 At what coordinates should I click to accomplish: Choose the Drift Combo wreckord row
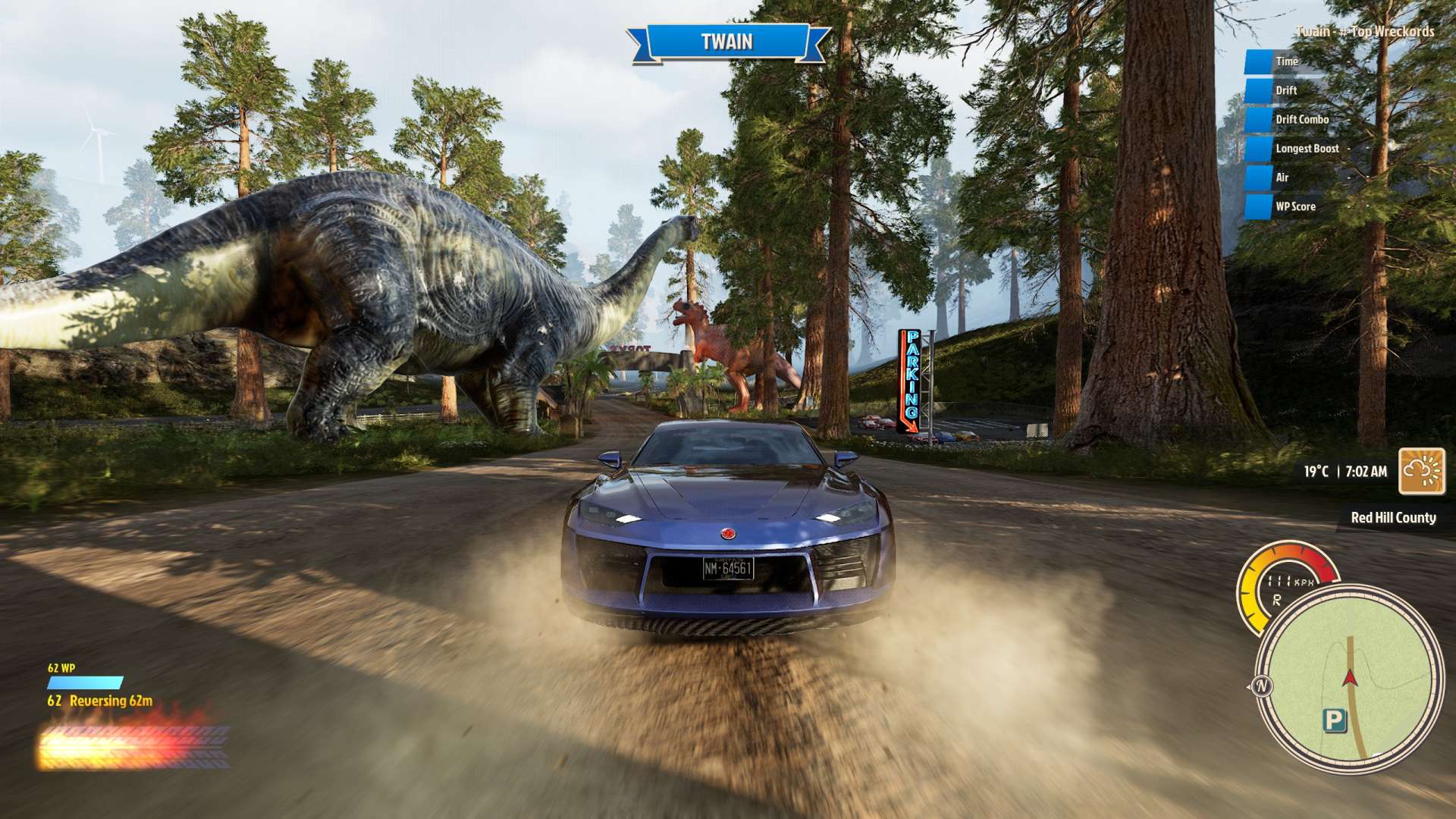(1301, 120)
